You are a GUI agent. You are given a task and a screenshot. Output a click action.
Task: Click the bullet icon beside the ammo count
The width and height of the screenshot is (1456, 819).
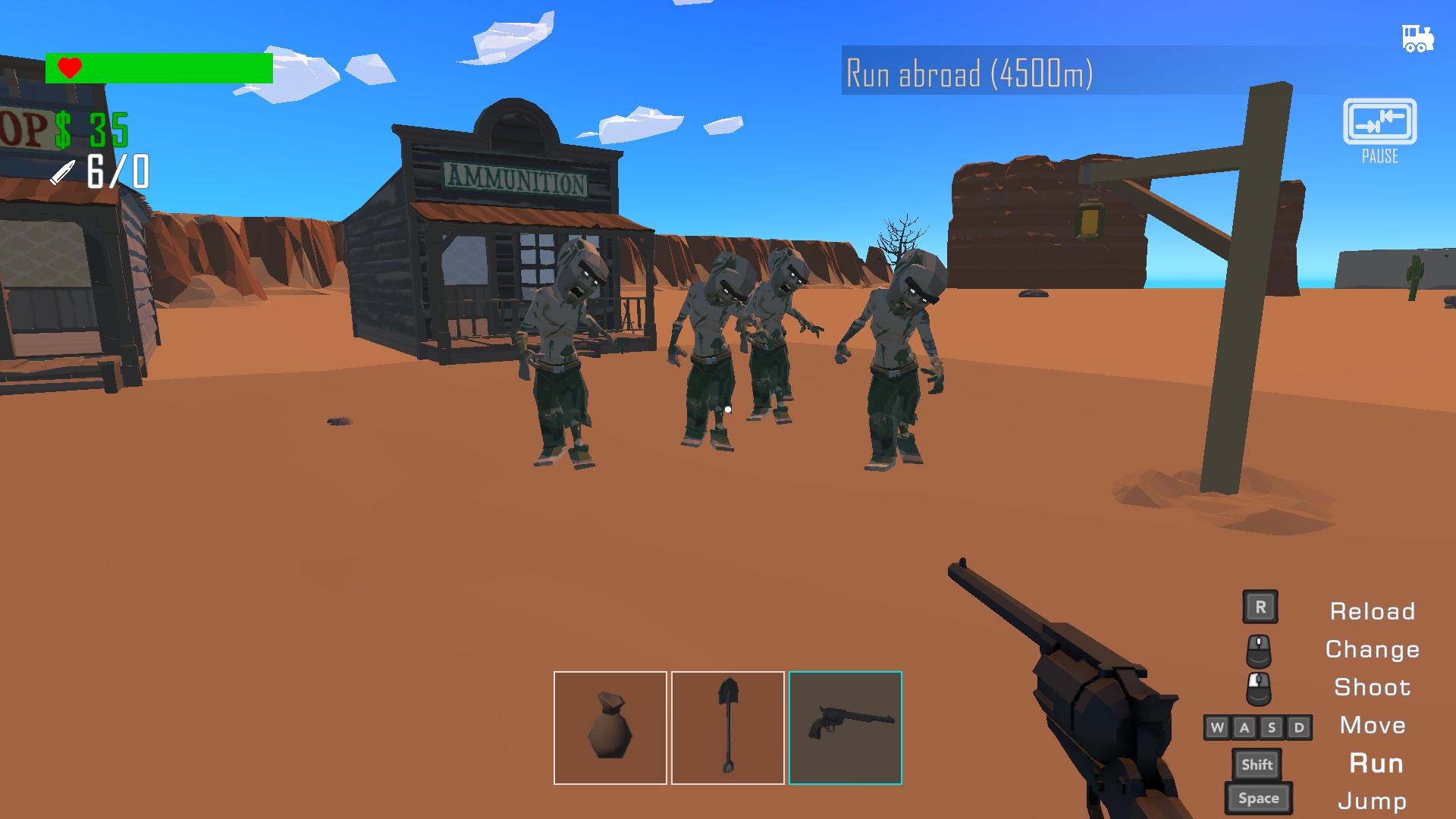pos(62,171)
